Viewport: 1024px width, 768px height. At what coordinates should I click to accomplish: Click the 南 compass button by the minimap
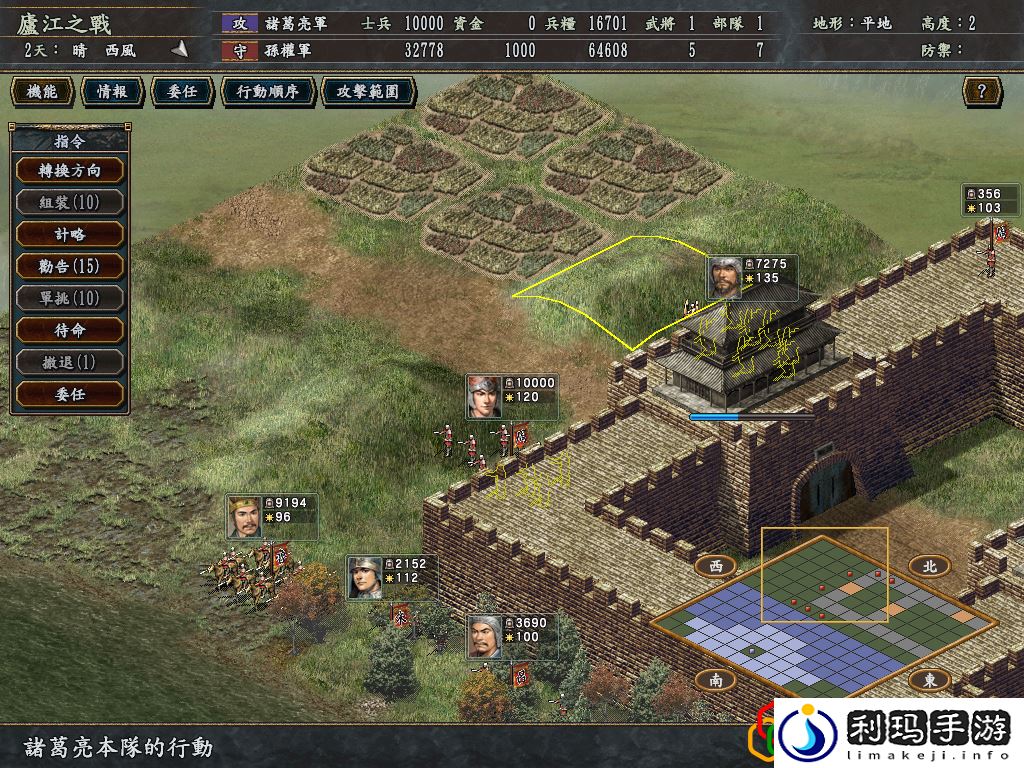point(716,680)
